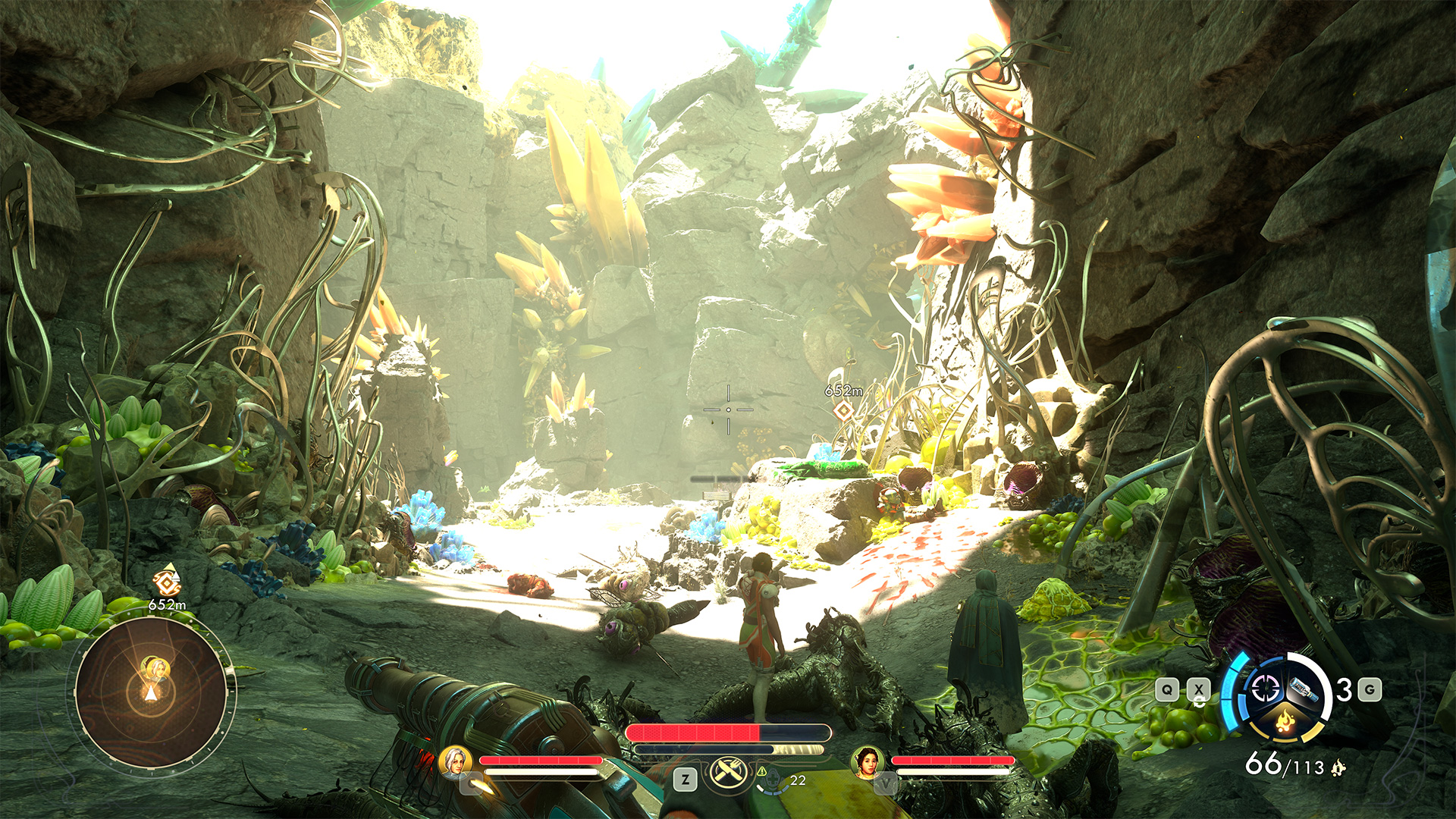
Task: Activate the crosshair scanner ability
Action: 1265,689
